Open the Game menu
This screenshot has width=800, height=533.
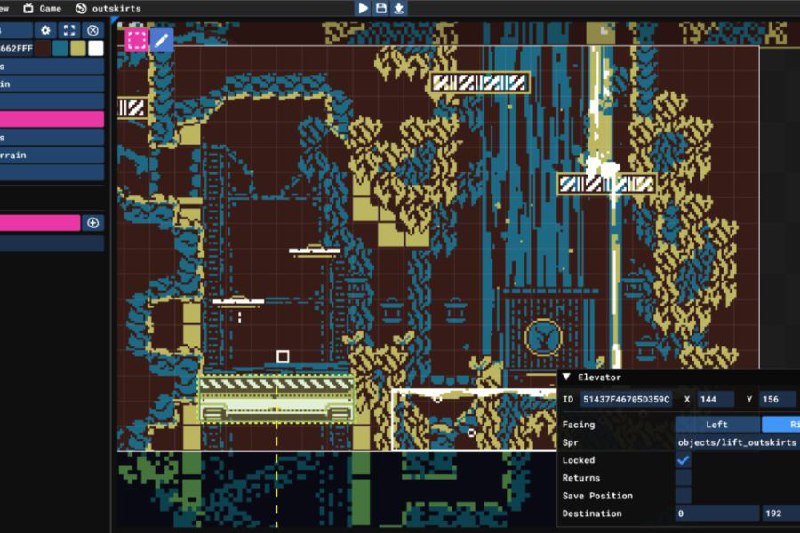coord(43,8)
